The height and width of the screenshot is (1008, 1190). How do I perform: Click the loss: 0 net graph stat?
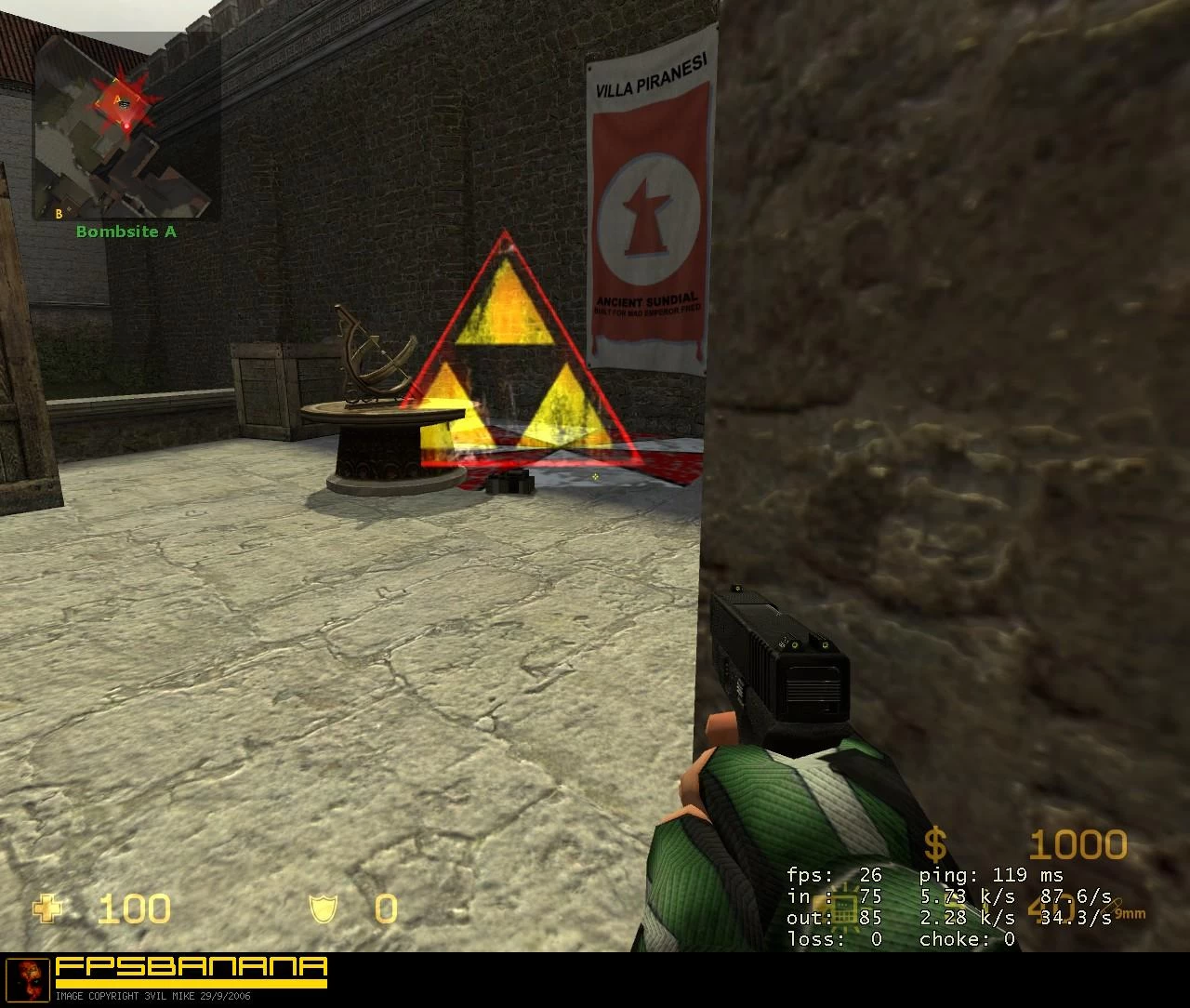pyautogui.click(x=834, y=939)
